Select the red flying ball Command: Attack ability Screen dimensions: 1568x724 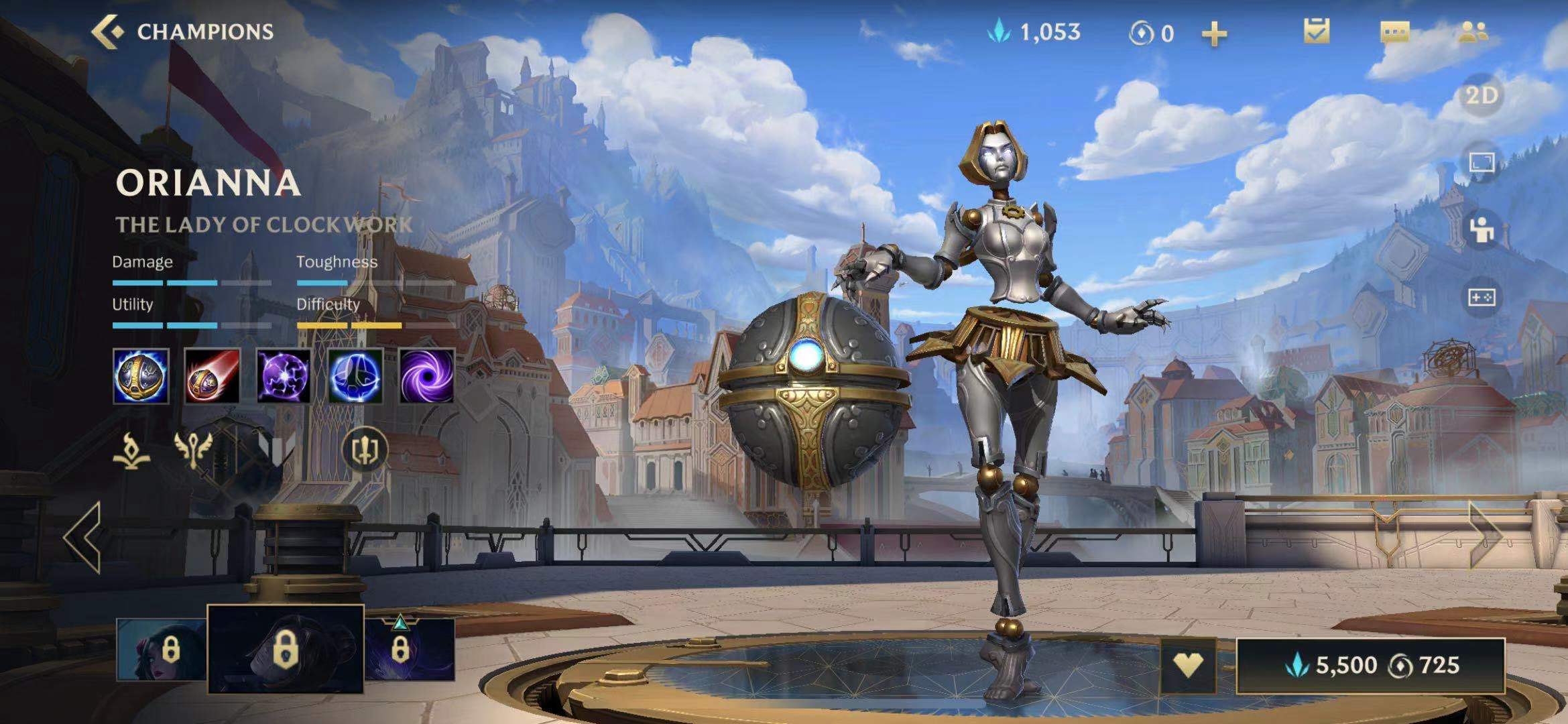(212, 376)
